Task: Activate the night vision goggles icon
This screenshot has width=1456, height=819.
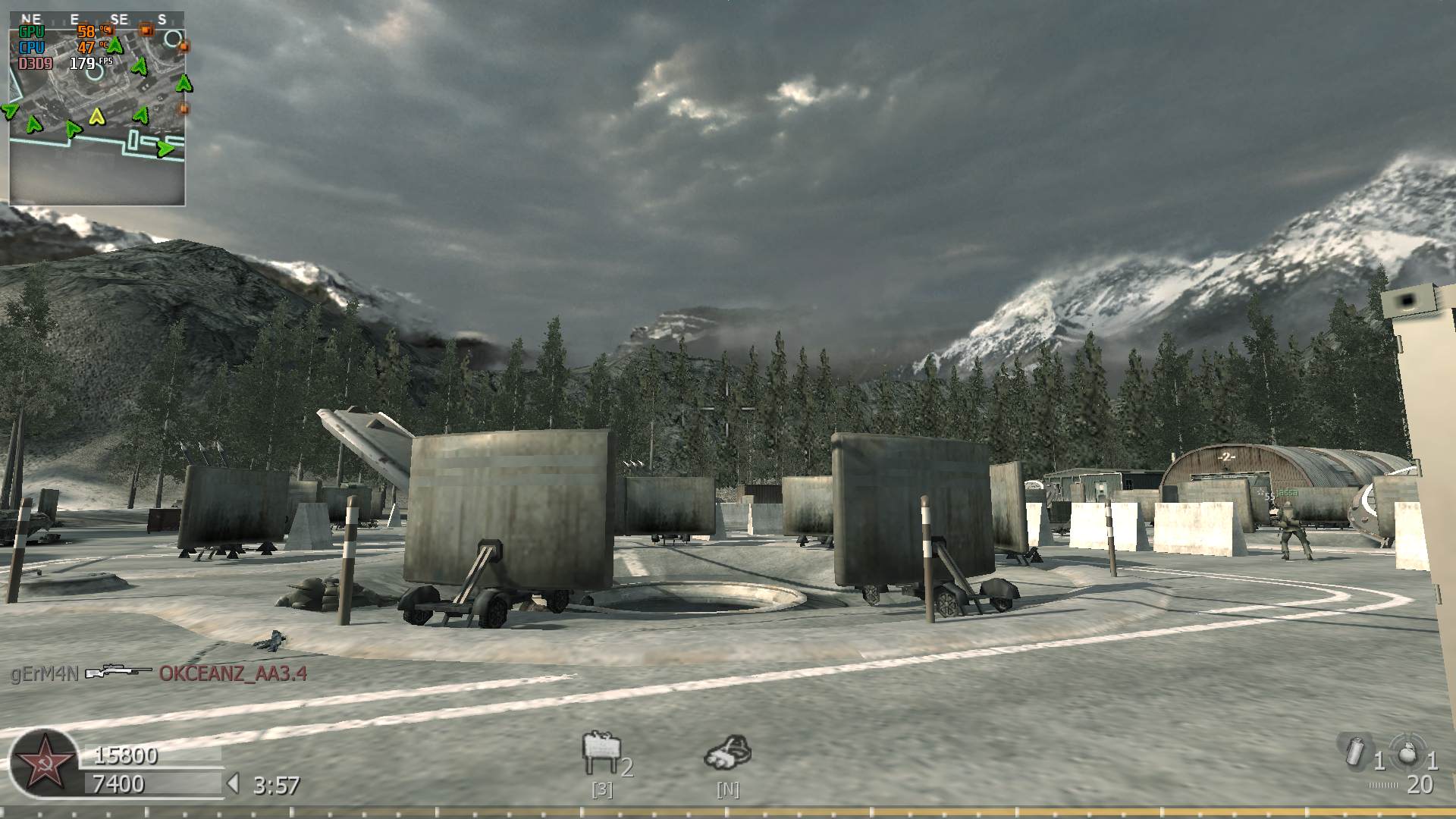Action: (x=727, y=753)
